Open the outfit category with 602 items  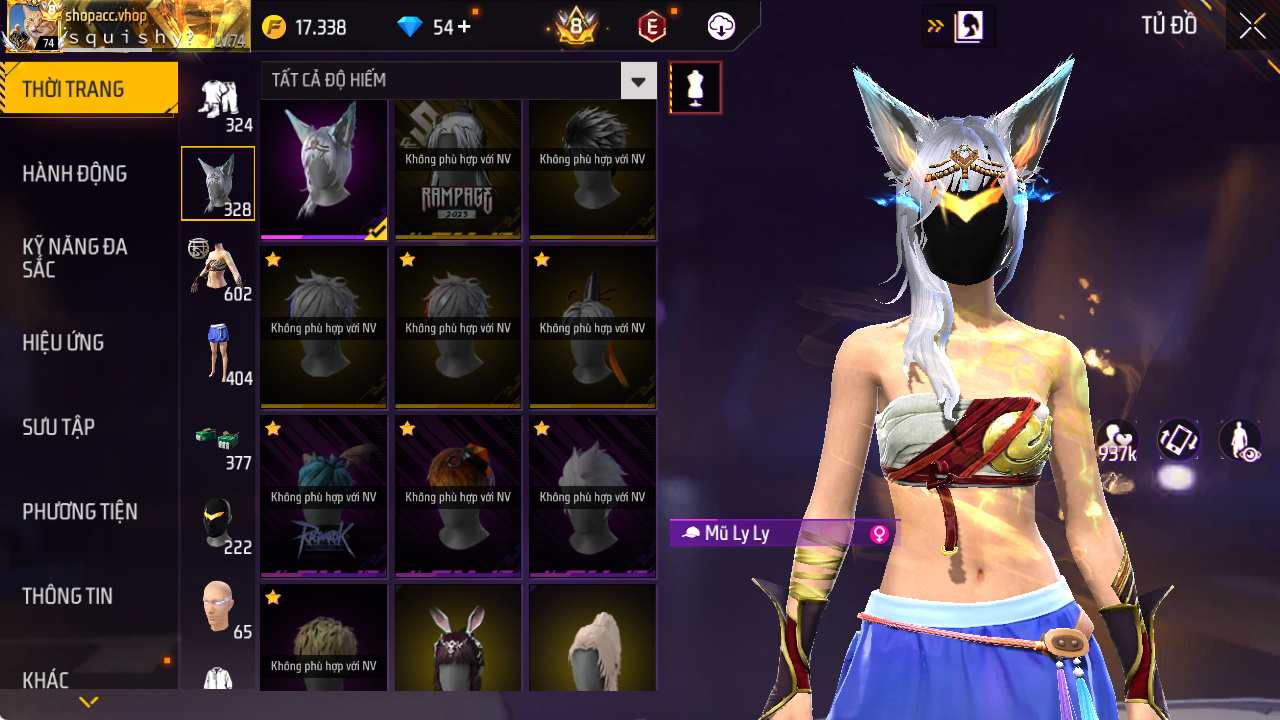218,266
